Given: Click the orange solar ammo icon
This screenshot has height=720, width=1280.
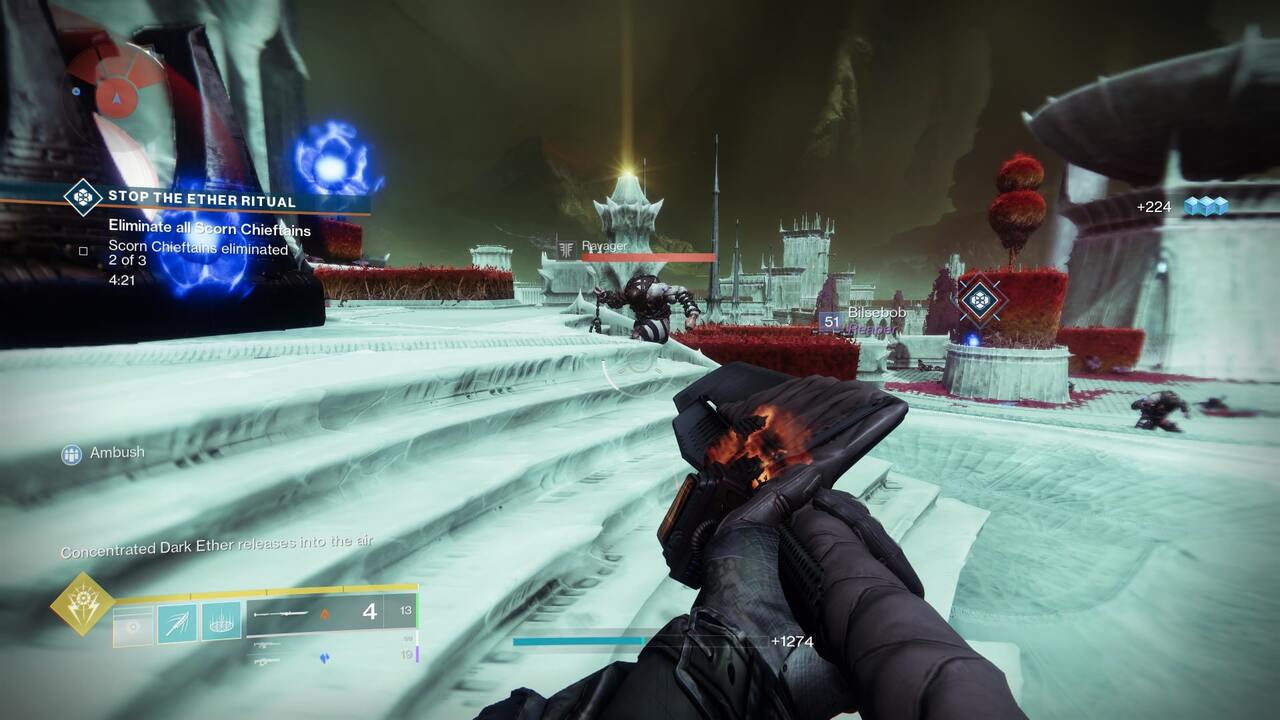Looking at the screenshot, I should click(x=324, y=615).
